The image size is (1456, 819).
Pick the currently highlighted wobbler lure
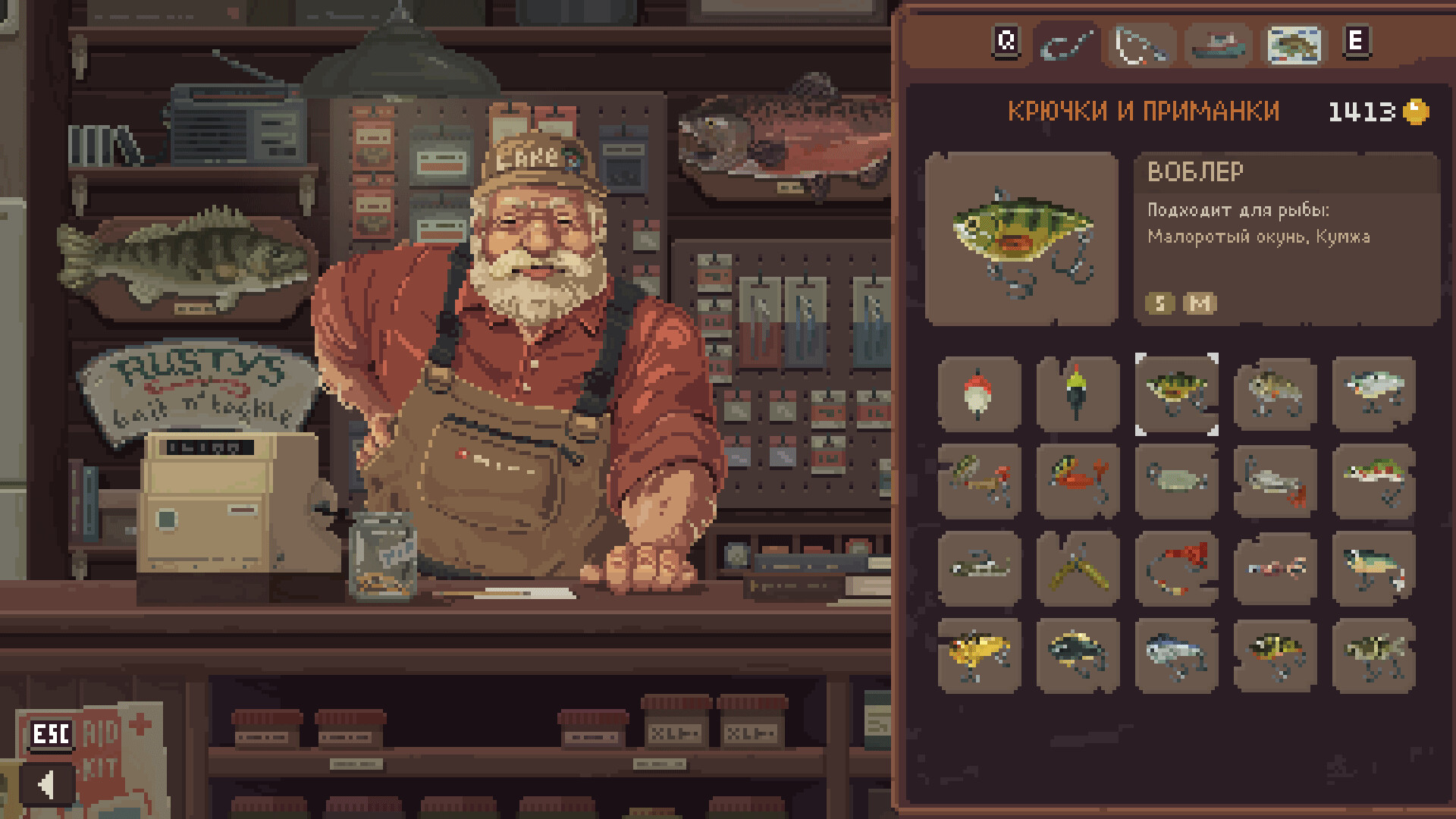tap(1176, 392)
